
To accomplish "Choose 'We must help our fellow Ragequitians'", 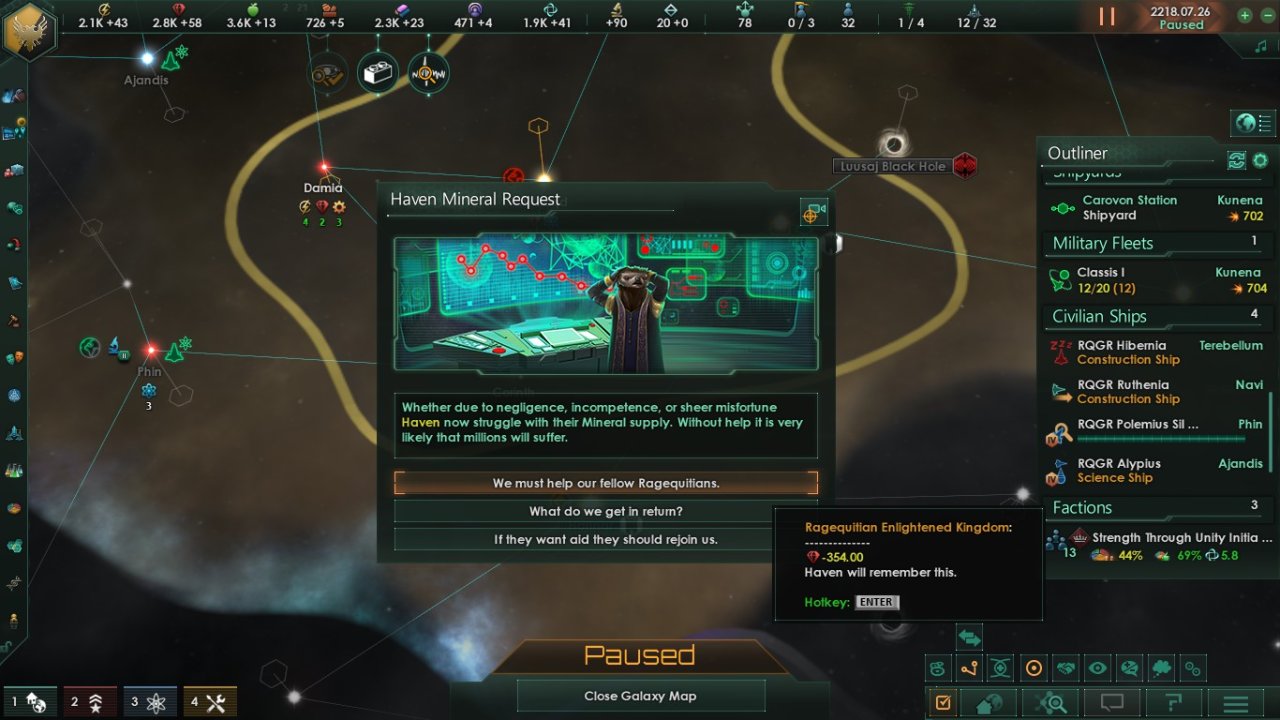I will point(607,483).
